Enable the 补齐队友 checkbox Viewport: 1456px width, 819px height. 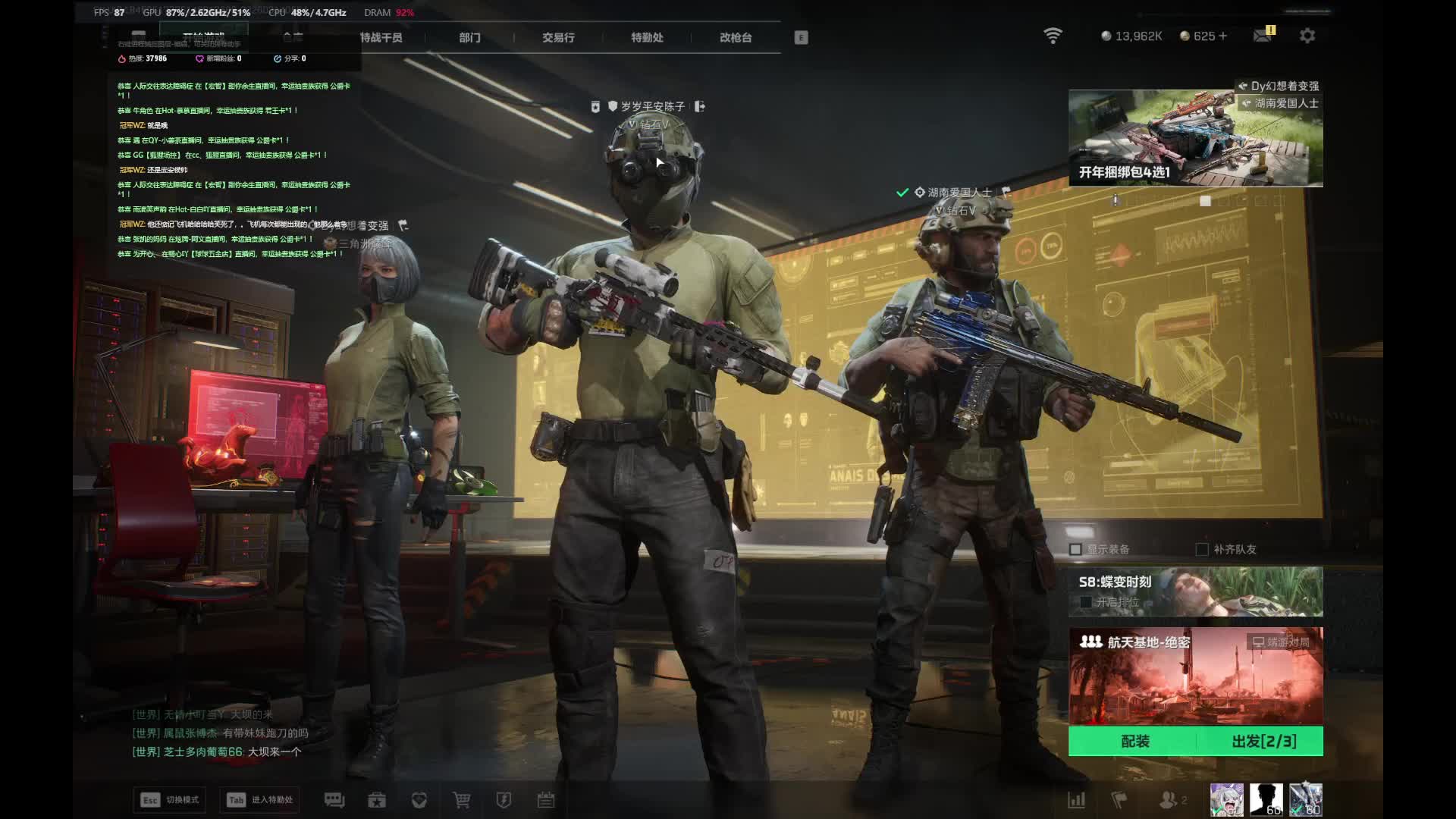1202,549
